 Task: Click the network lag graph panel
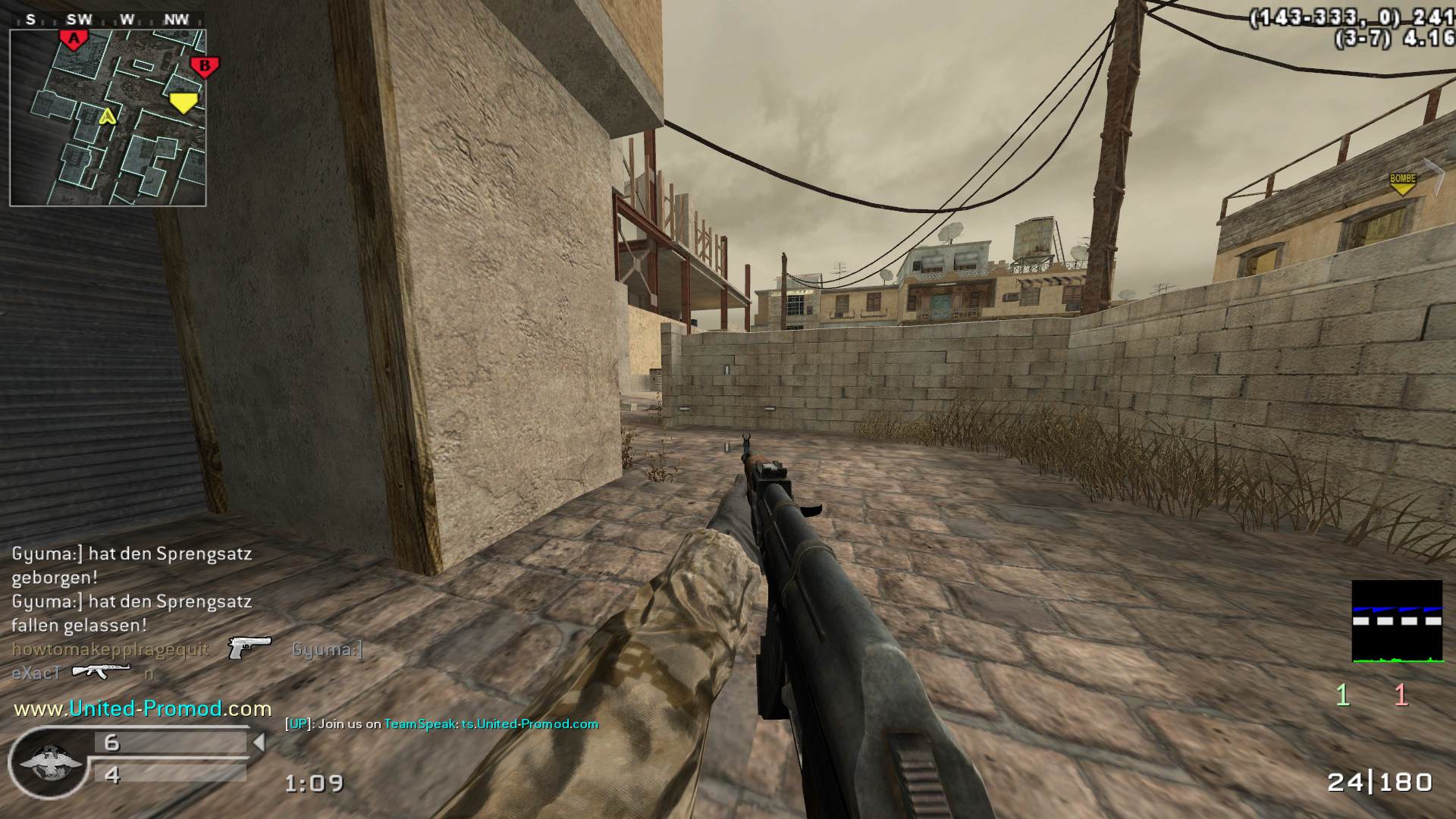coord(1397,621)
